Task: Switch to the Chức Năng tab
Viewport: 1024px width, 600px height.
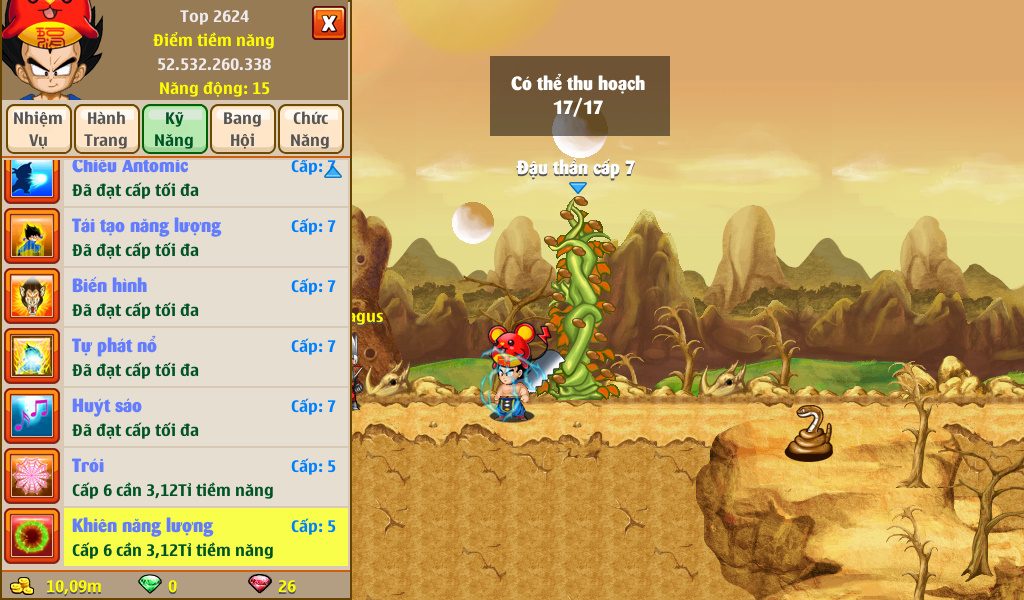Action: (x=310, y=129)
